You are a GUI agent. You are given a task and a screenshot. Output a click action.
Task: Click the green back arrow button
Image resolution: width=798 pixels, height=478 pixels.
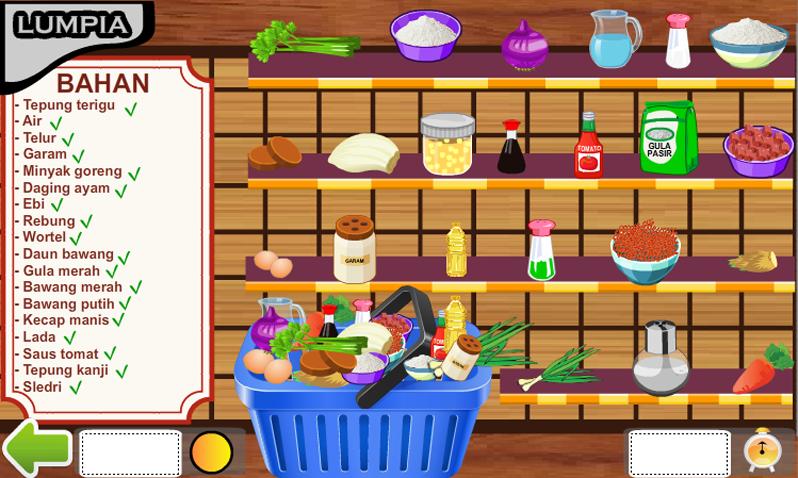point(36,449)
